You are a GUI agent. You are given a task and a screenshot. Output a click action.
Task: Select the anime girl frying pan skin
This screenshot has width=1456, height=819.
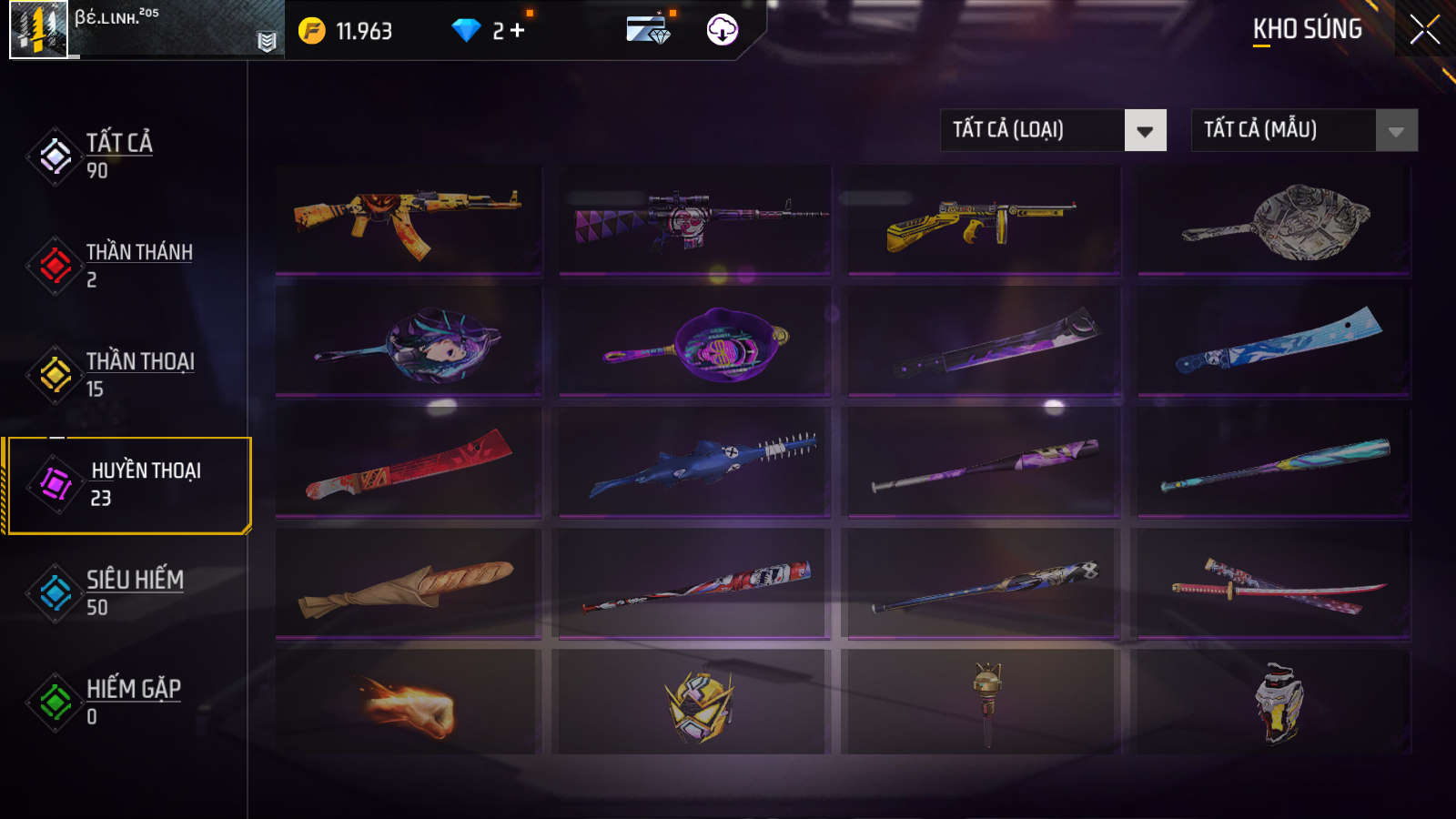point(409,343)
